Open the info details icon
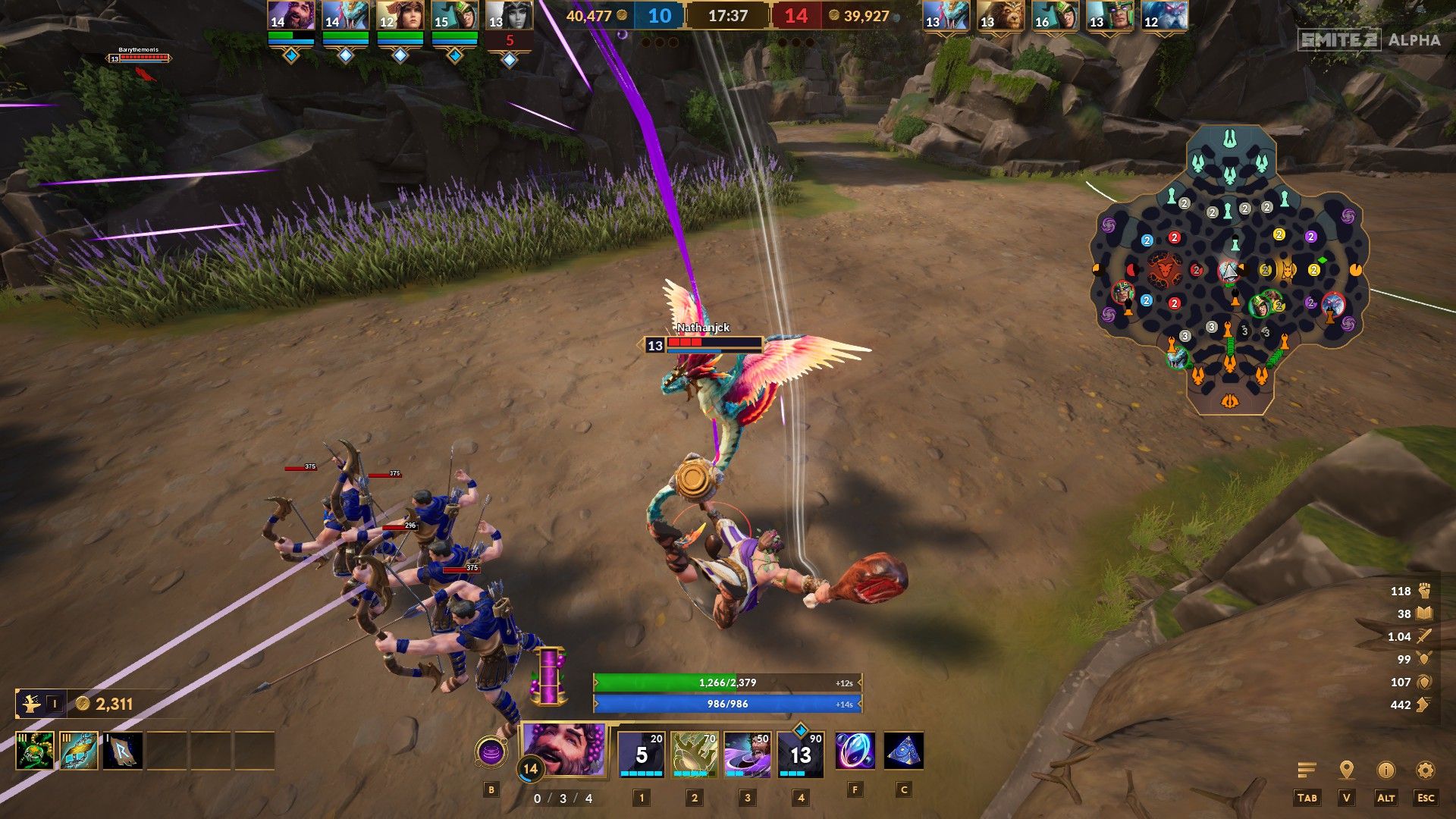Image resolution: width=1456 pixels, height=819 pixels. tap(1385, 770)
